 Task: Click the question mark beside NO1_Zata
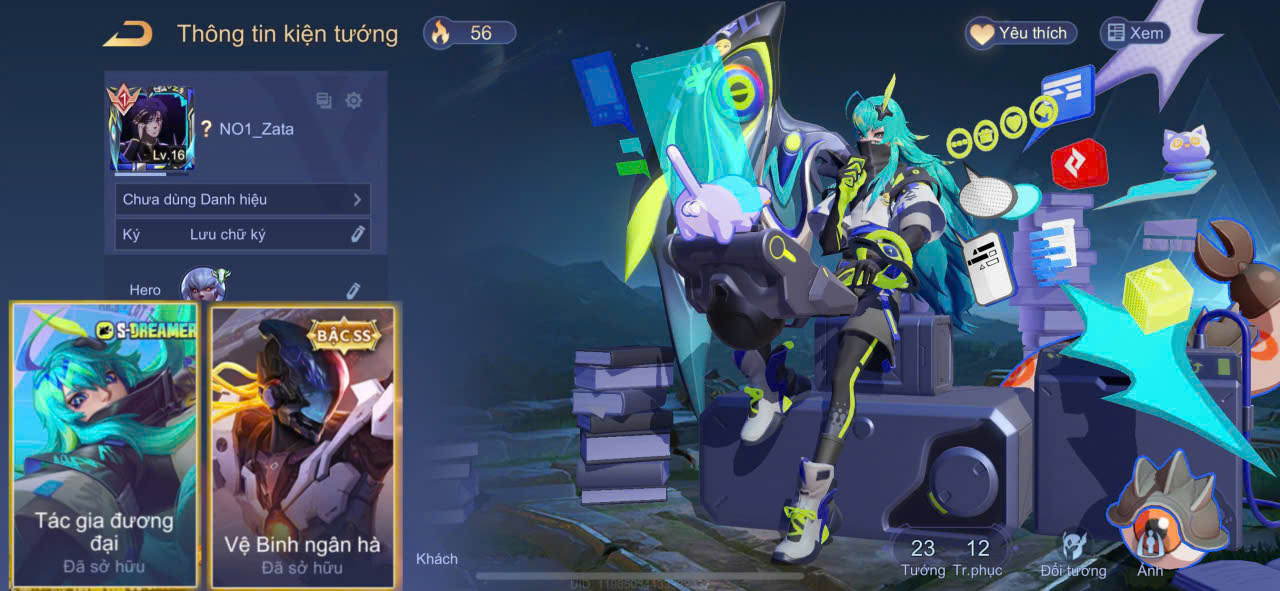click(x=206, y=129)
